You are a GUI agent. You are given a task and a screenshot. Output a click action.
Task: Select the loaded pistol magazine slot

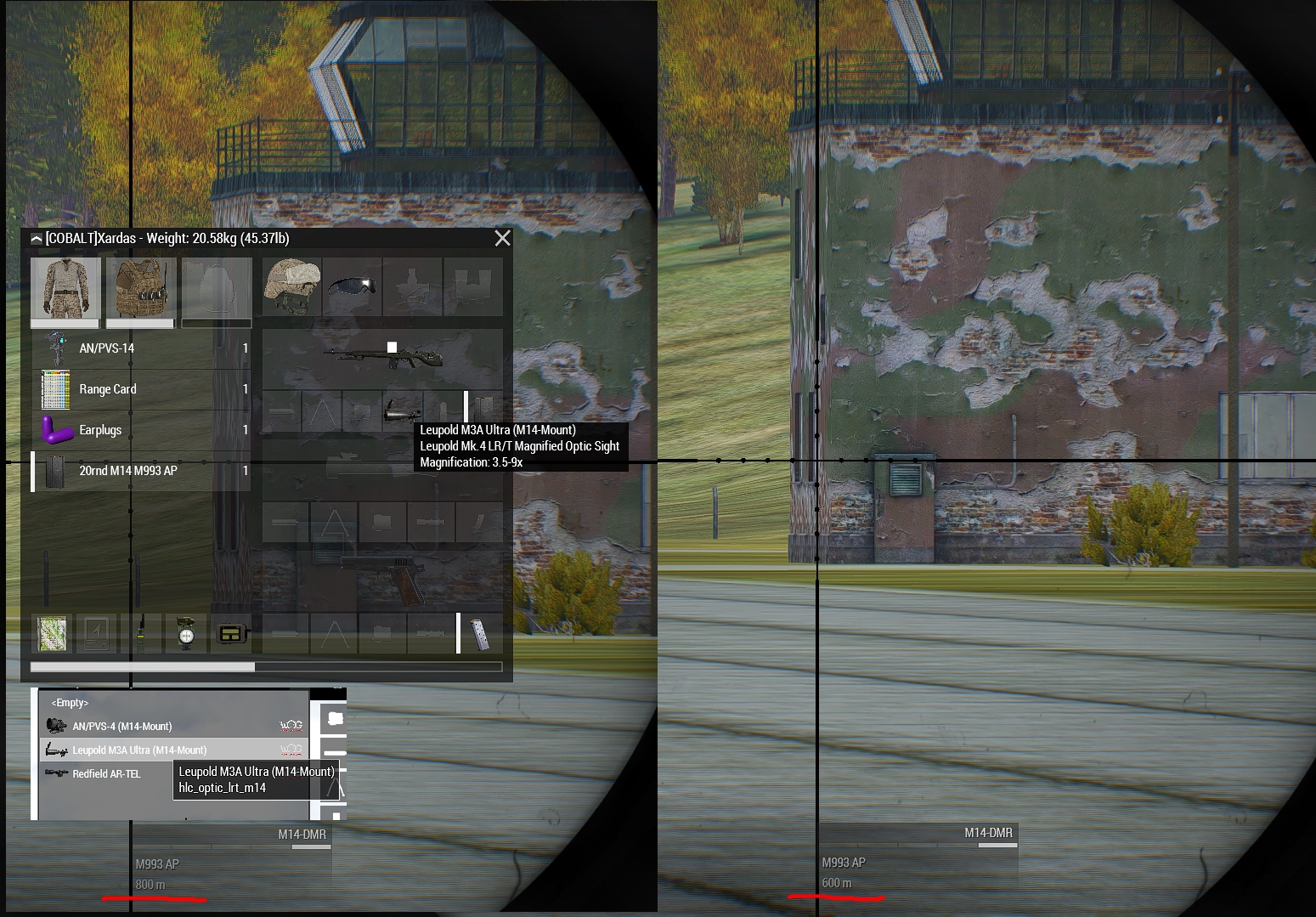tap(480, 634)
